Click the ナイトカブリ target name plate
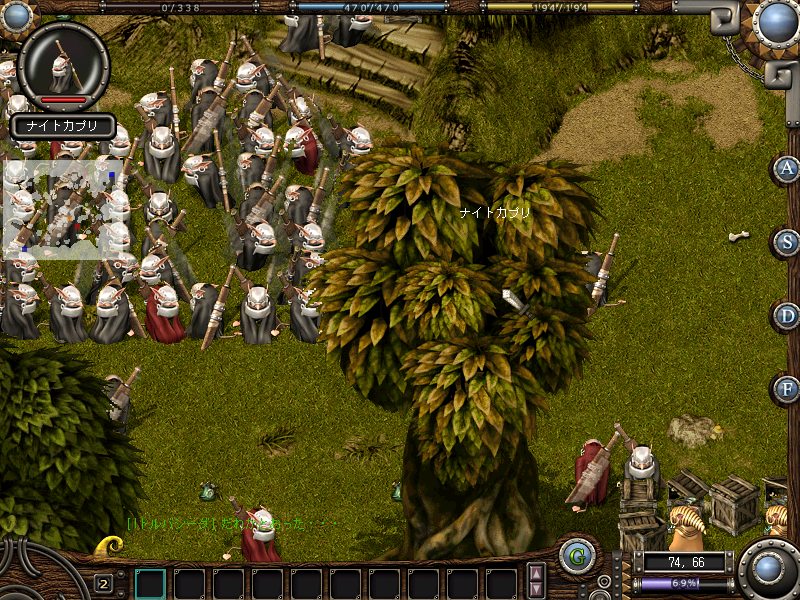The width and height of the screenshot is (800, 600). pyautogui.click(x=63, y=127)
